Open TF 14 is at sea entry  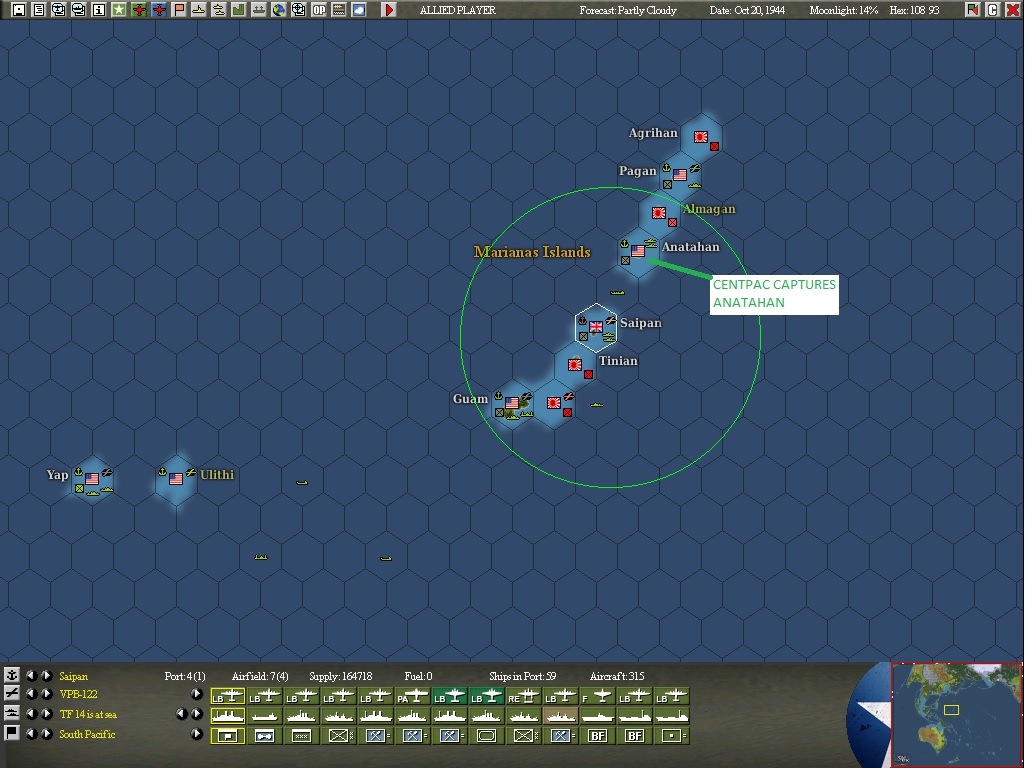[88, 715]
